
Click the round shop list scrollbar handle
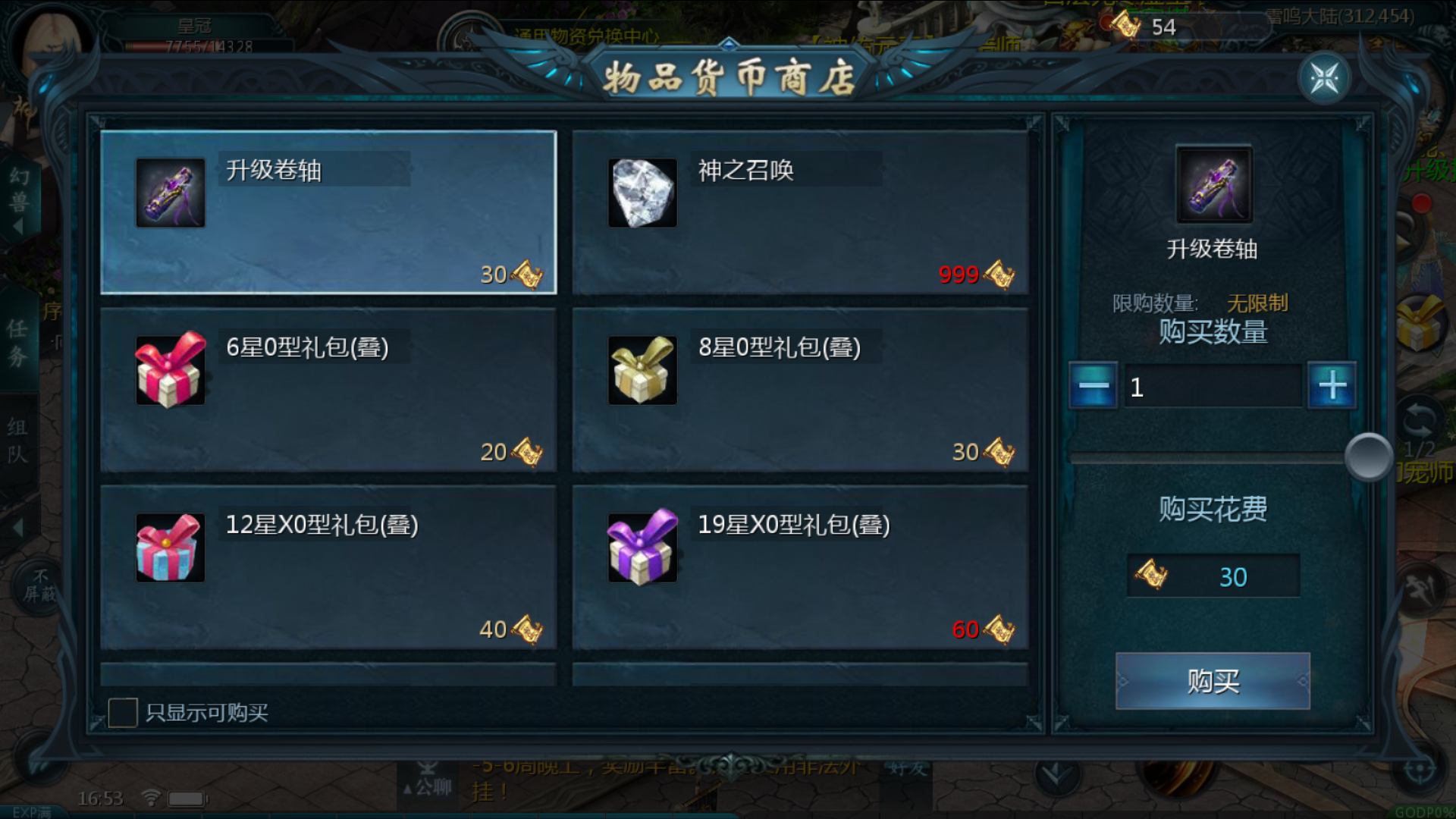1368,457
